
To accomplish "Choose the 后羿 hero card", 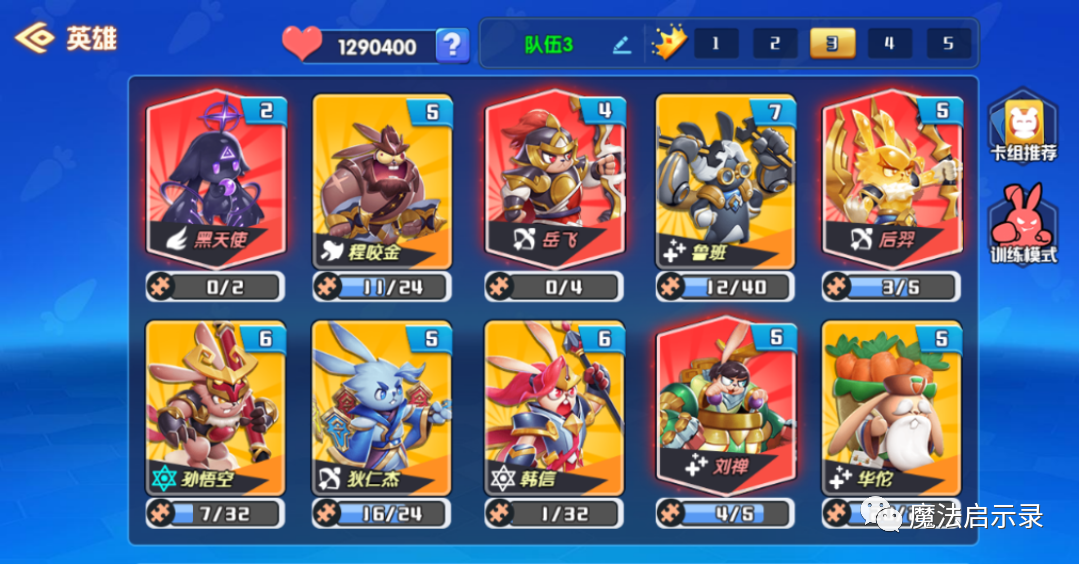I will 892,180.
